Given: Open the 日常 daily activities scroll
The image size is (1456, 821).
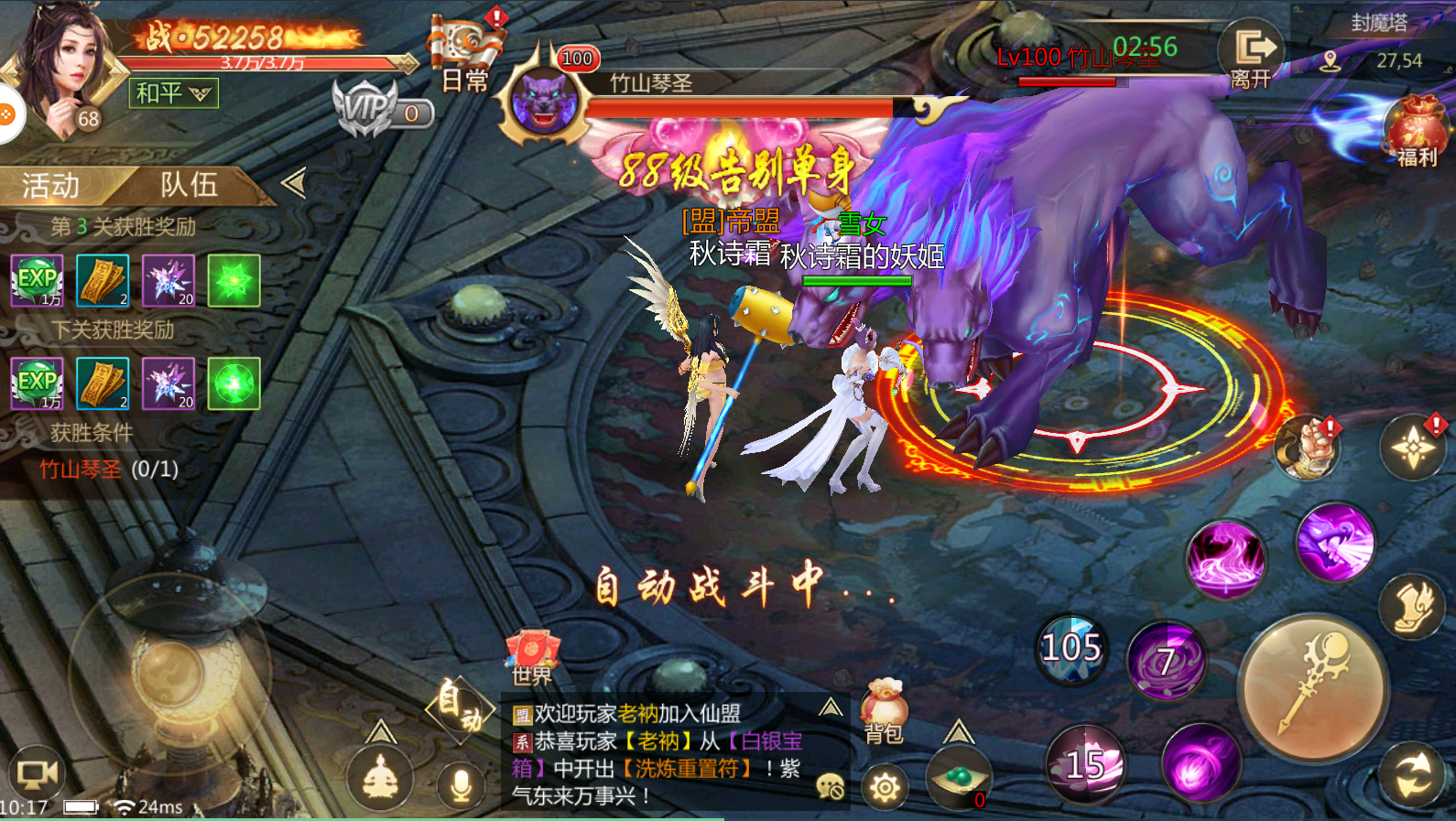Looking at the screenshot, I should 465,53.
